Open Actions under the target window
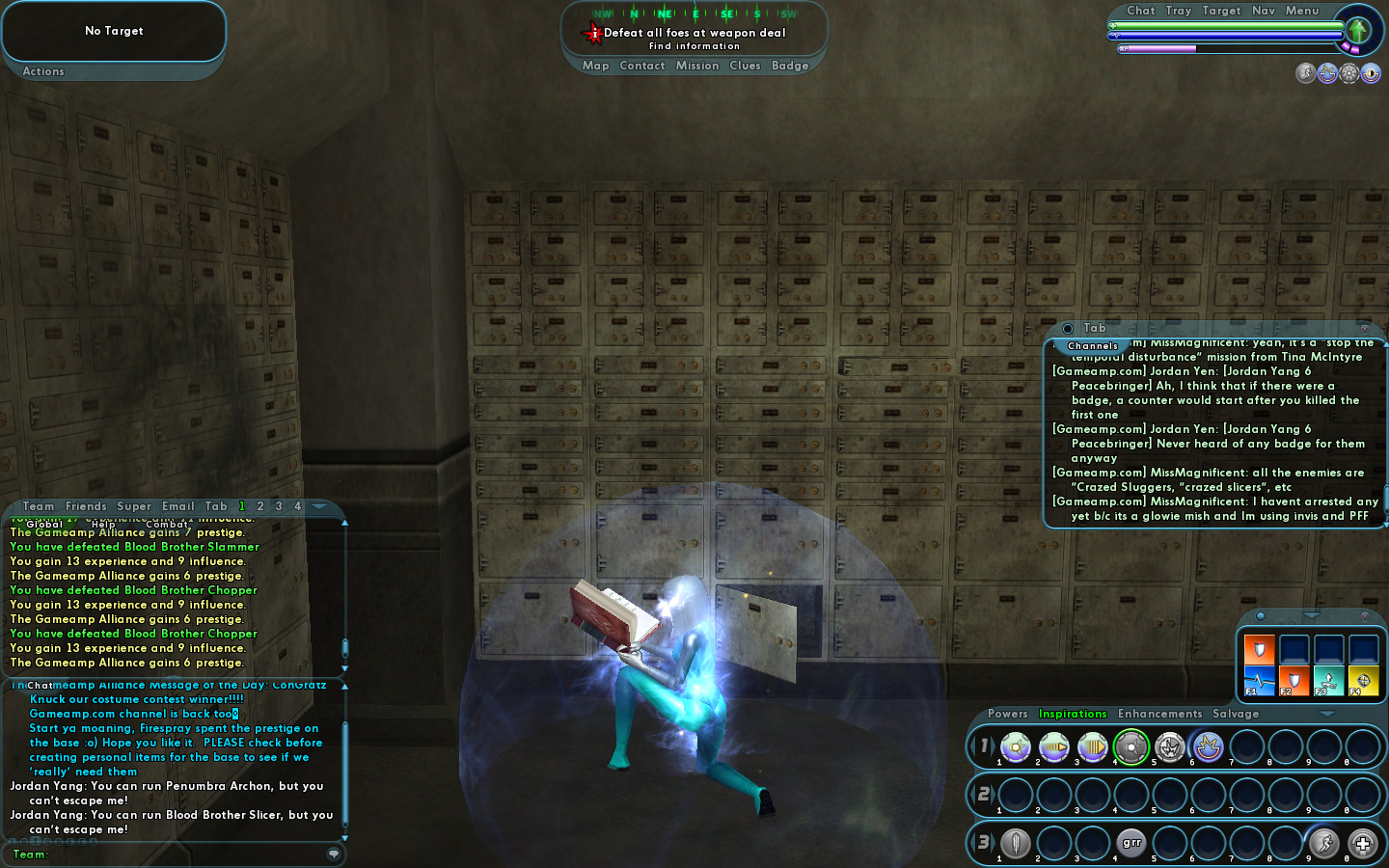1389x868 pixels. [x=43, y=71]
